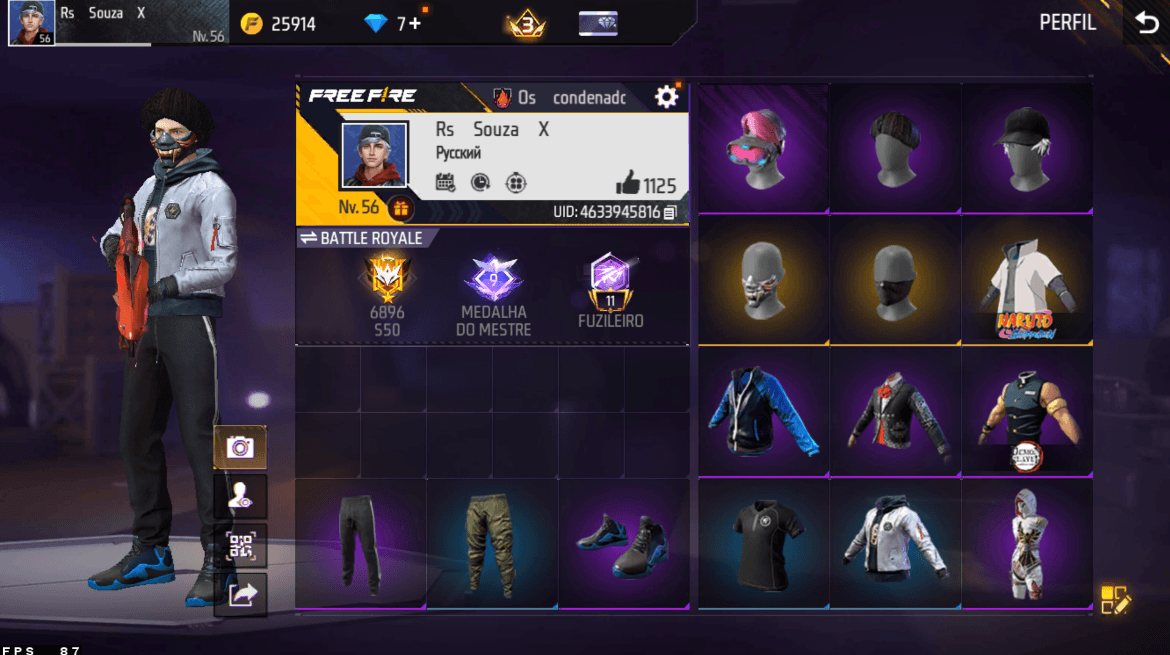Select the Demon Slayer sleeveless top
The image size is (1170, 655).
click(1026, 412)
